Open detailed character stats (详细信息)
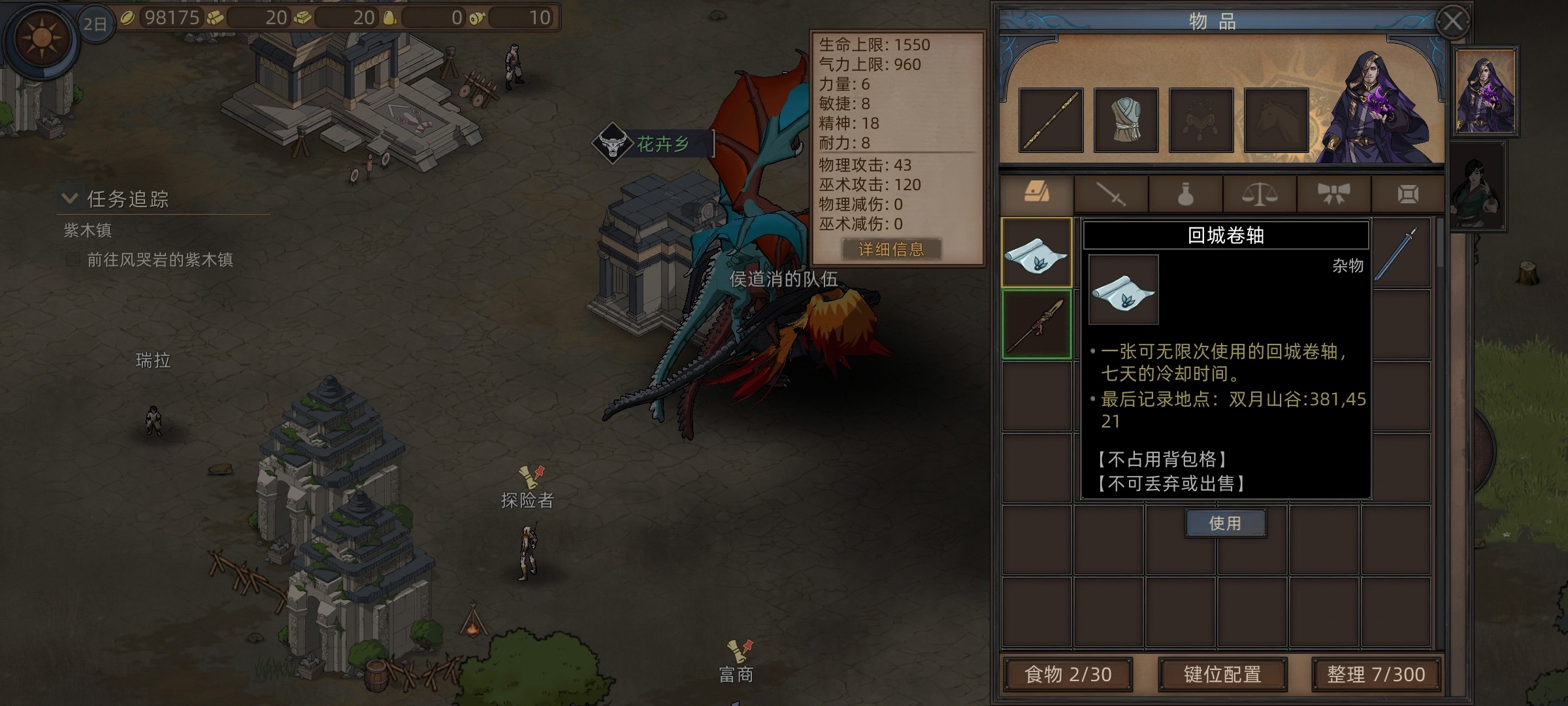Screen dimensions: 1568x706 [x=891, y=249]
